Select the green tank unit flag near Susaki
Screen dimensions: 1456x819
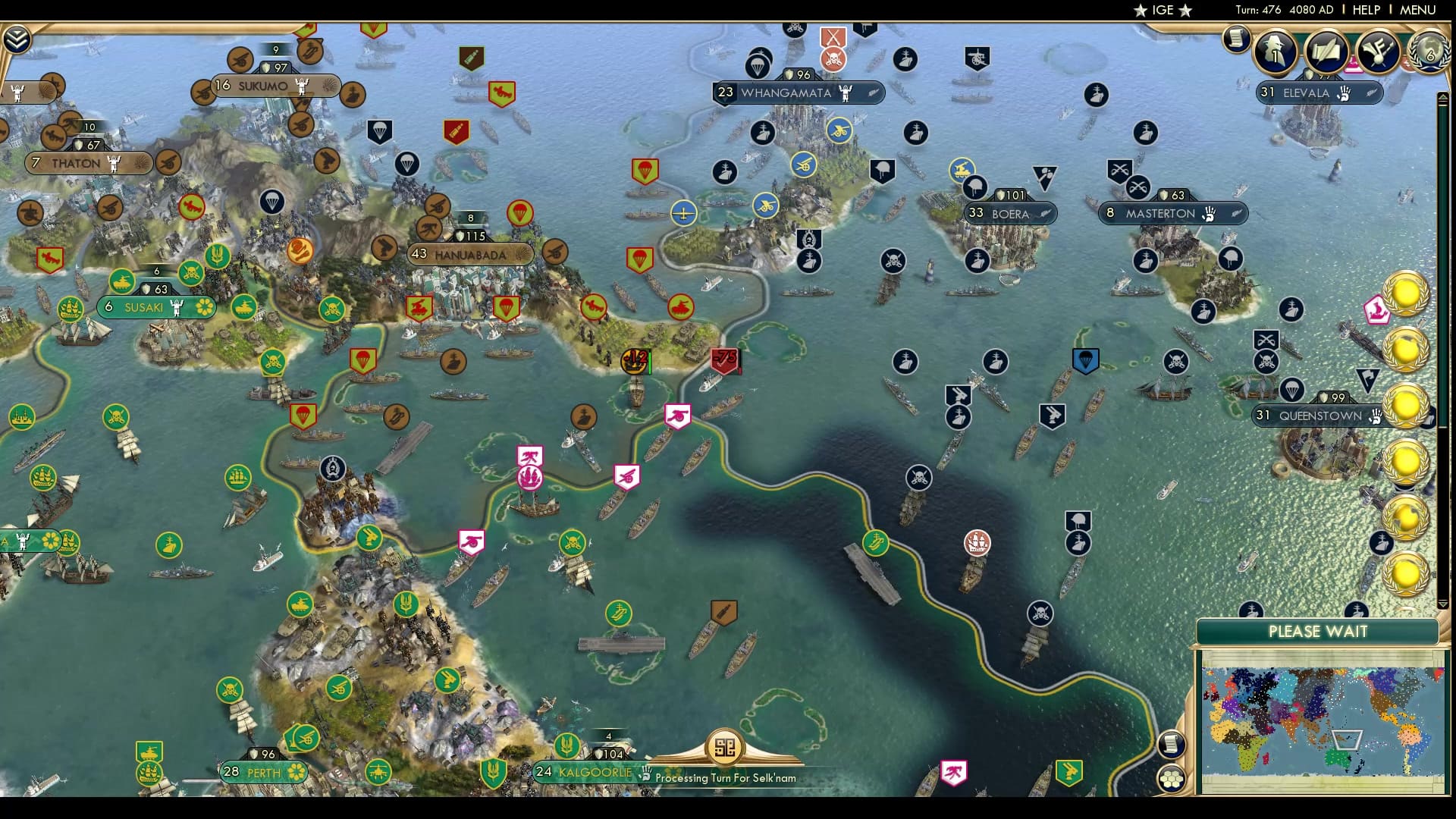(x=120, y=281)
